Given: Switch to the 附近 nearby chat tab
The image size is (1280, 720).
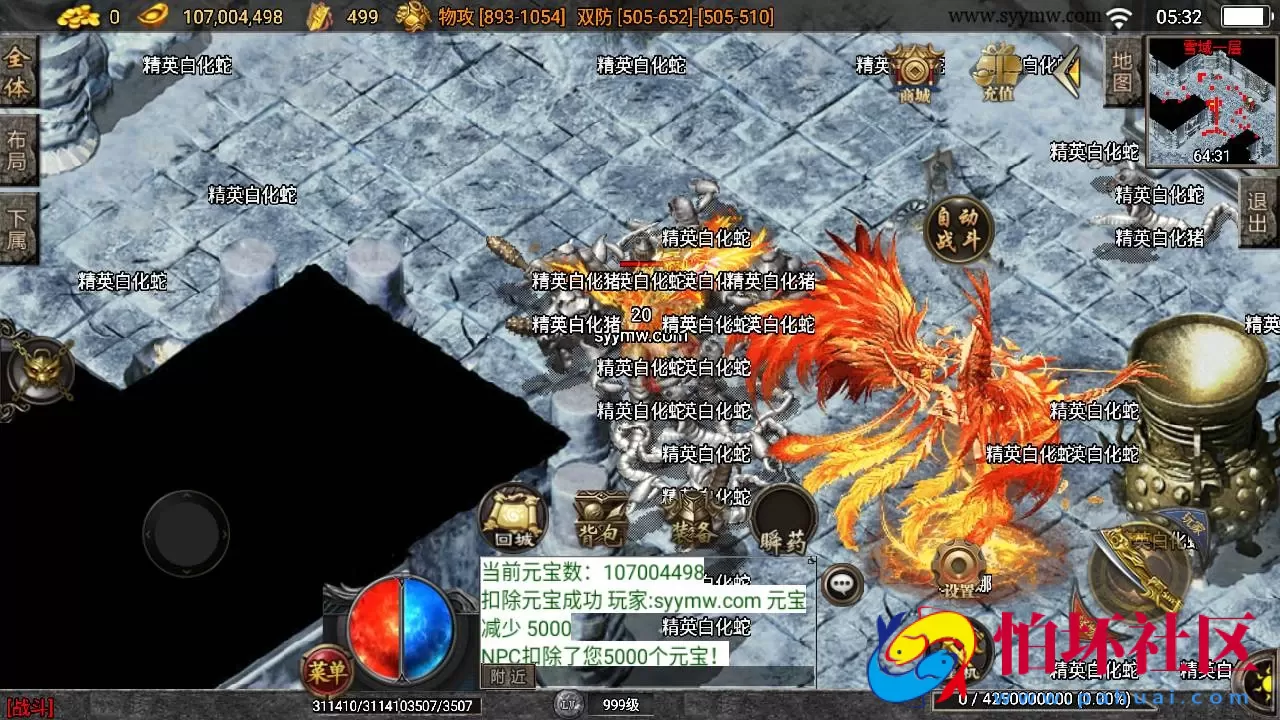Looking at the screenshot, I should click(x=510, y=675).
